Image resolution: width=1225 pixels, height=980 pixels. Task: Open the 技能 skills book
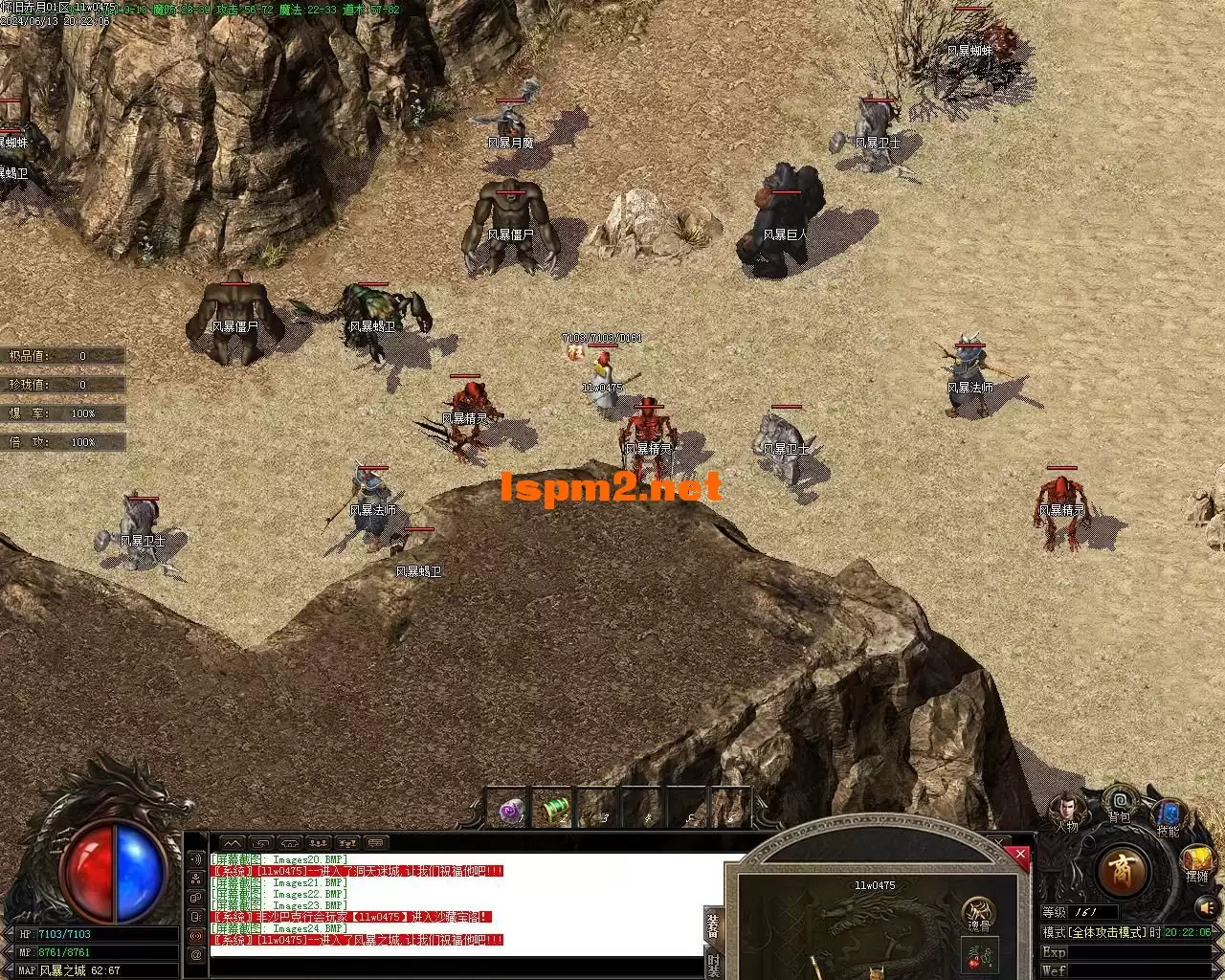(x=1168, y=816)
